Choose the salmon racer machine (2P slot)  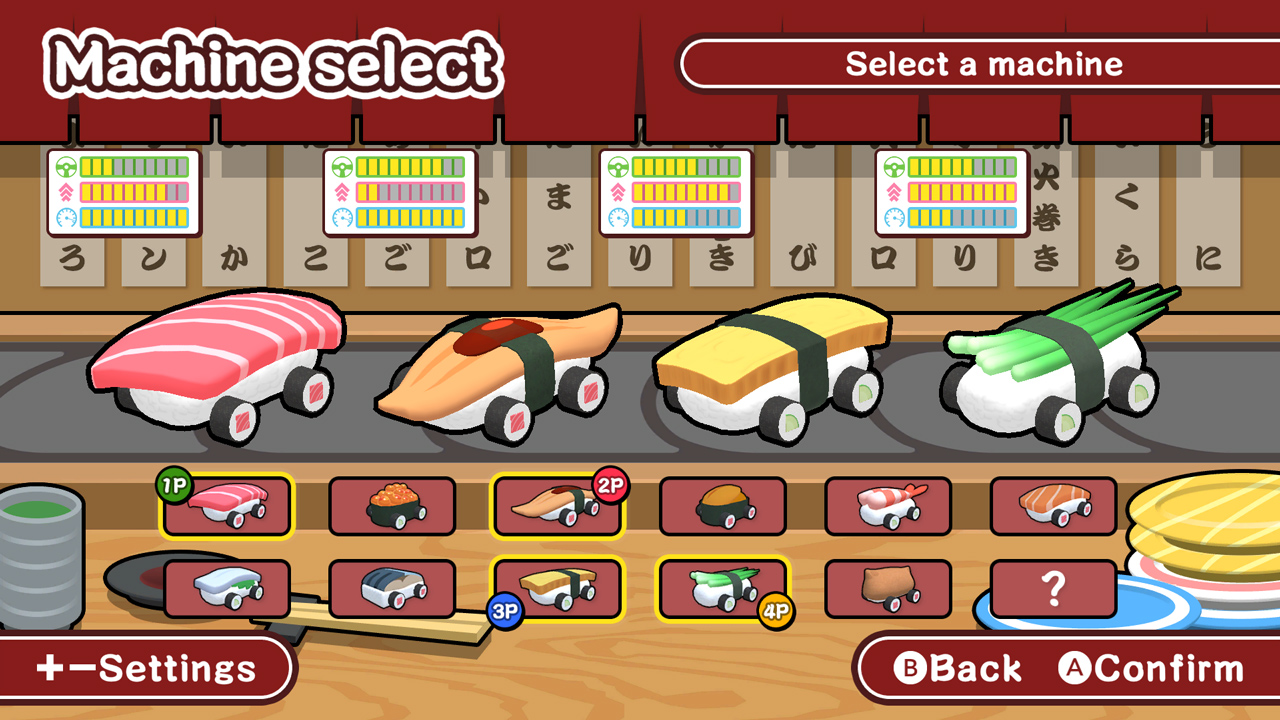coord(557,507)
